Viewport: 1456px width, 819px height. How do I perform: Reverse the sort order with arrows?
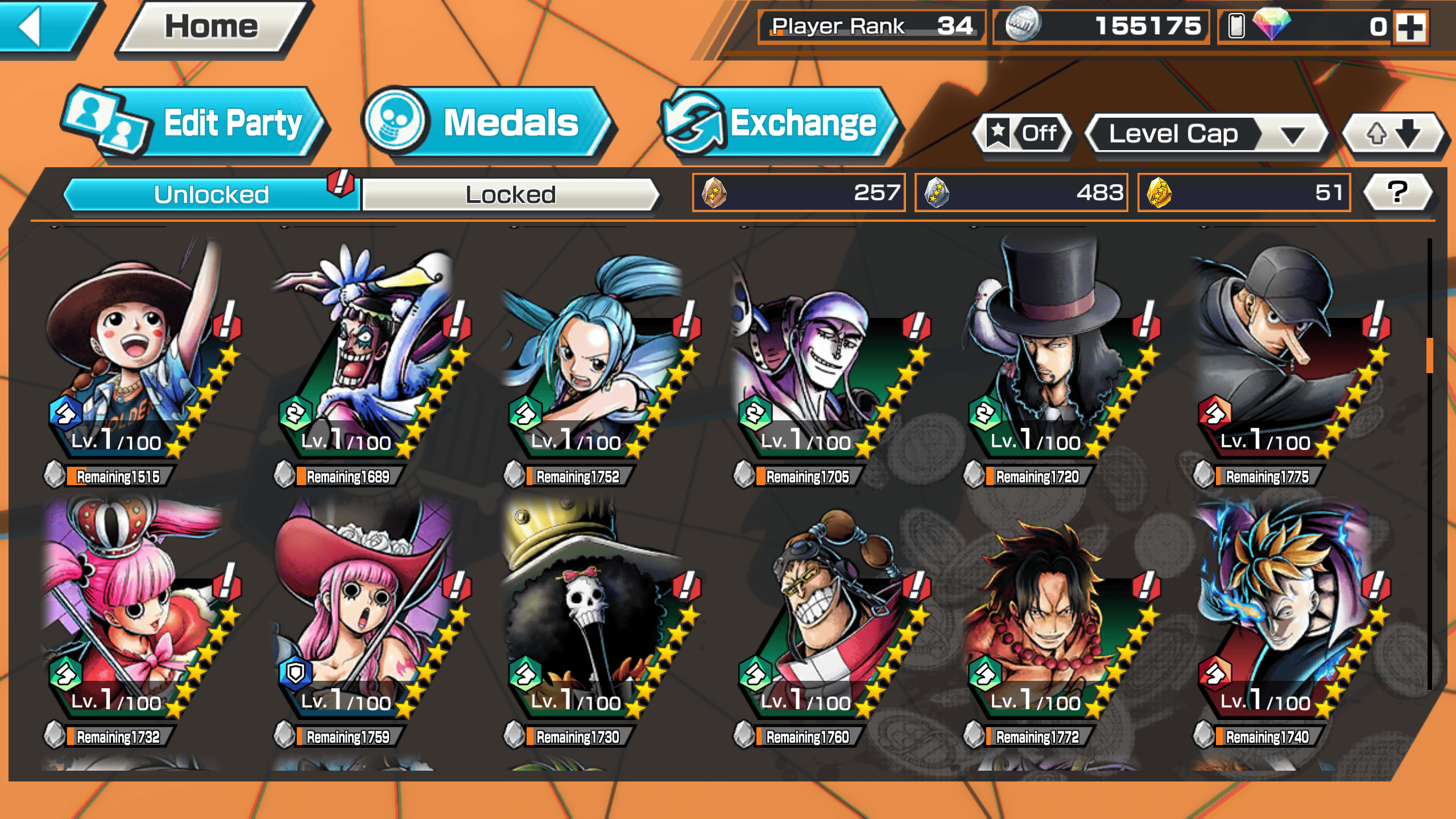pyautogui.click(x=1392, y=134)
